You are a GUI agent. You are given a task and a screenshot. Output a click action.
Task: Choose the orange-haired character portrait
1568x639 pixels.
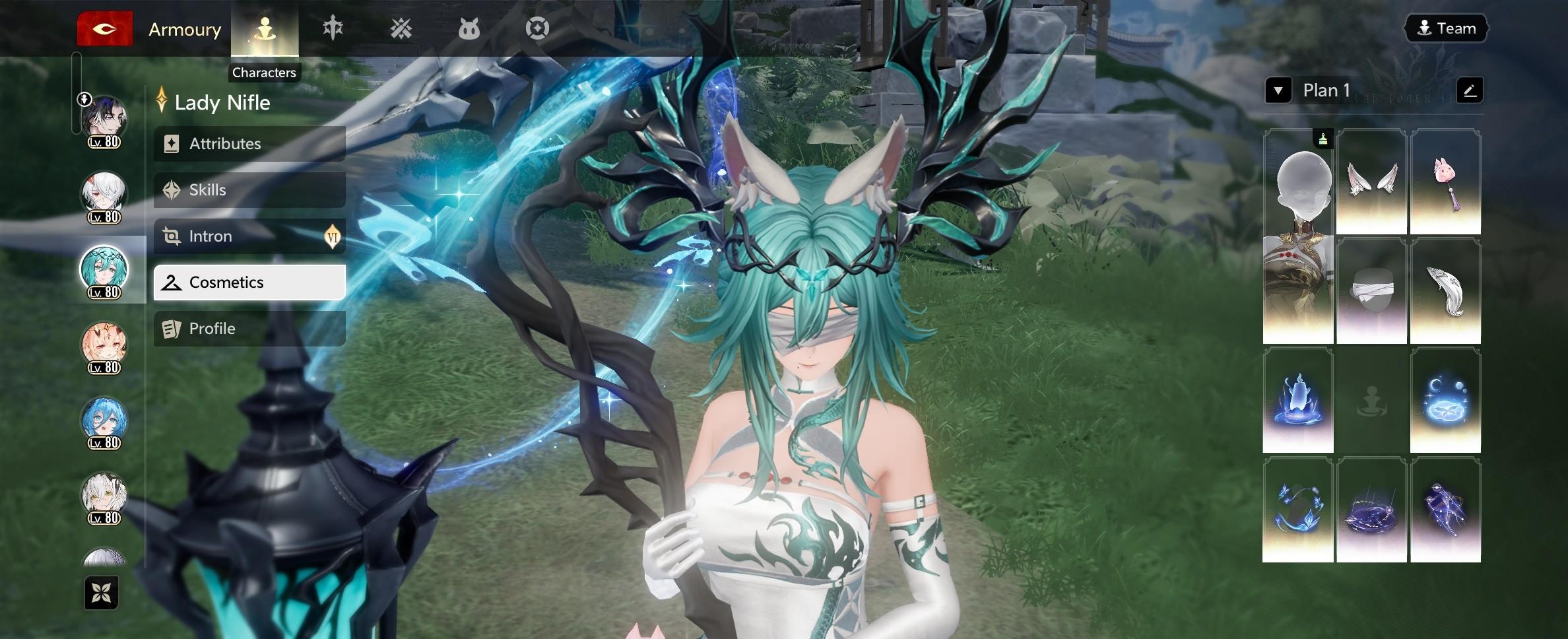[104, 345]
